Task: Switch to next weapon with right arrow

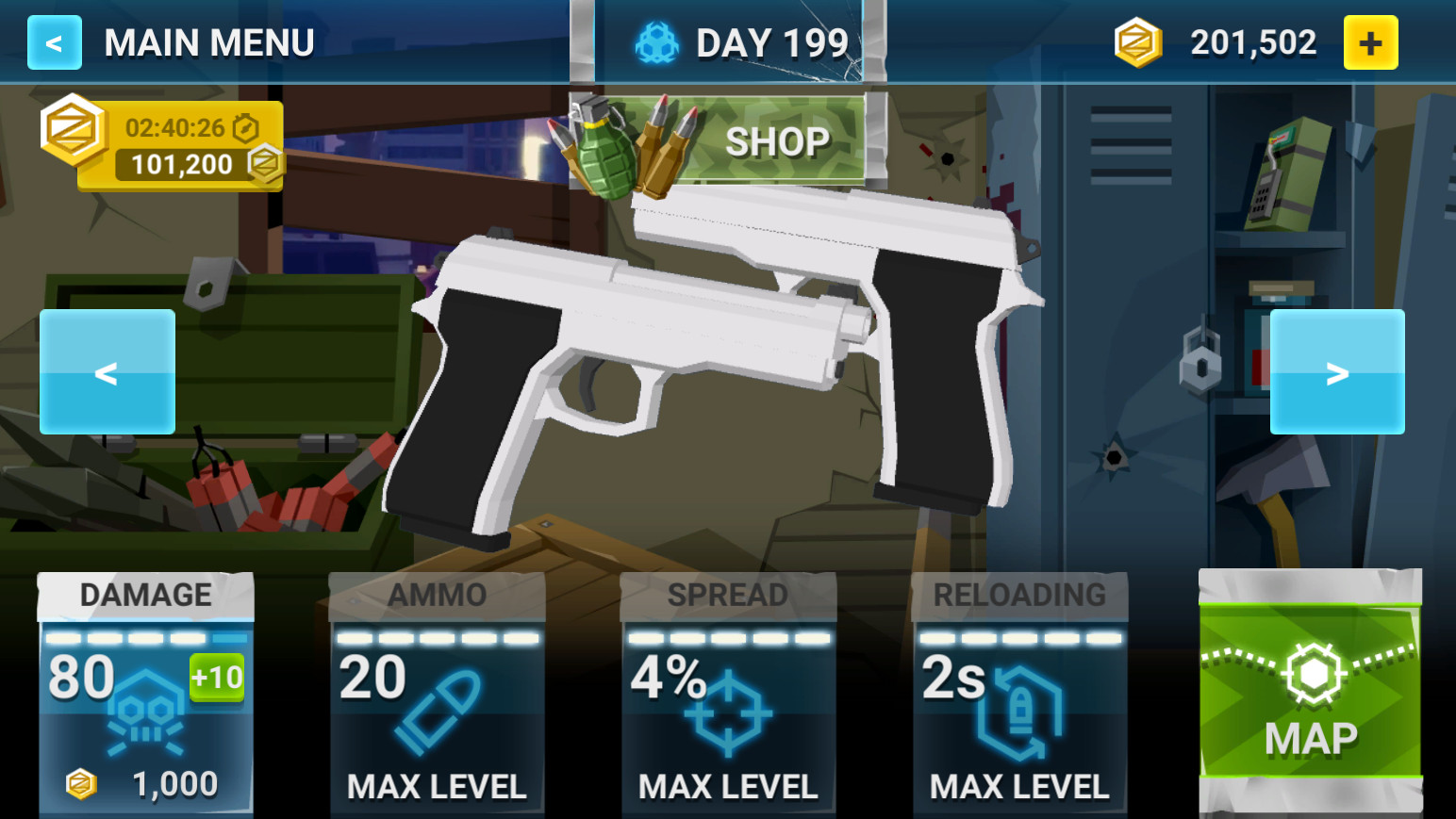Action: pyautogui.click(x=1336, y=371)
